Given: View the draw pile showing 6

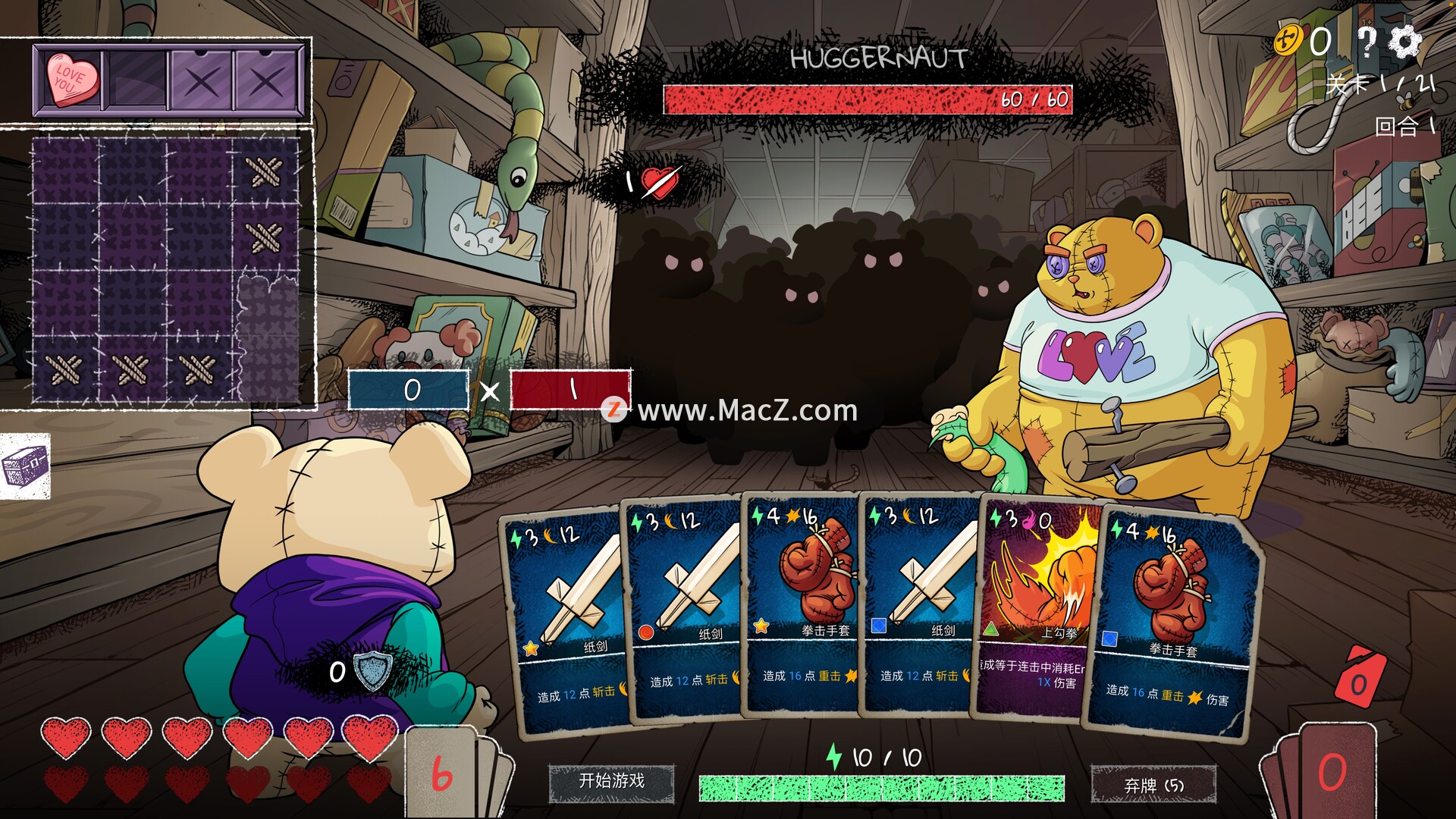Looking at the screenshot, I should tap(444, 773).
